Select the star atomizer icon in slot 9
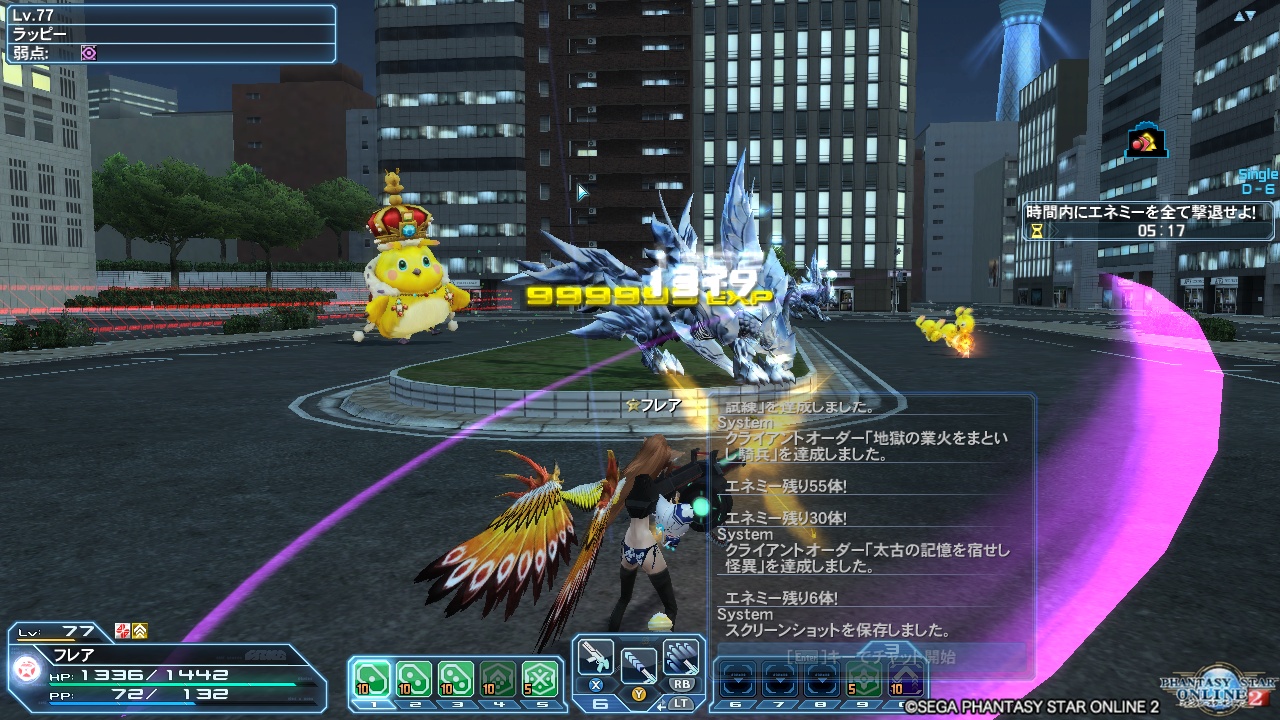The image size is (1280, 720). pyautogui.click(x=864, y=679)
